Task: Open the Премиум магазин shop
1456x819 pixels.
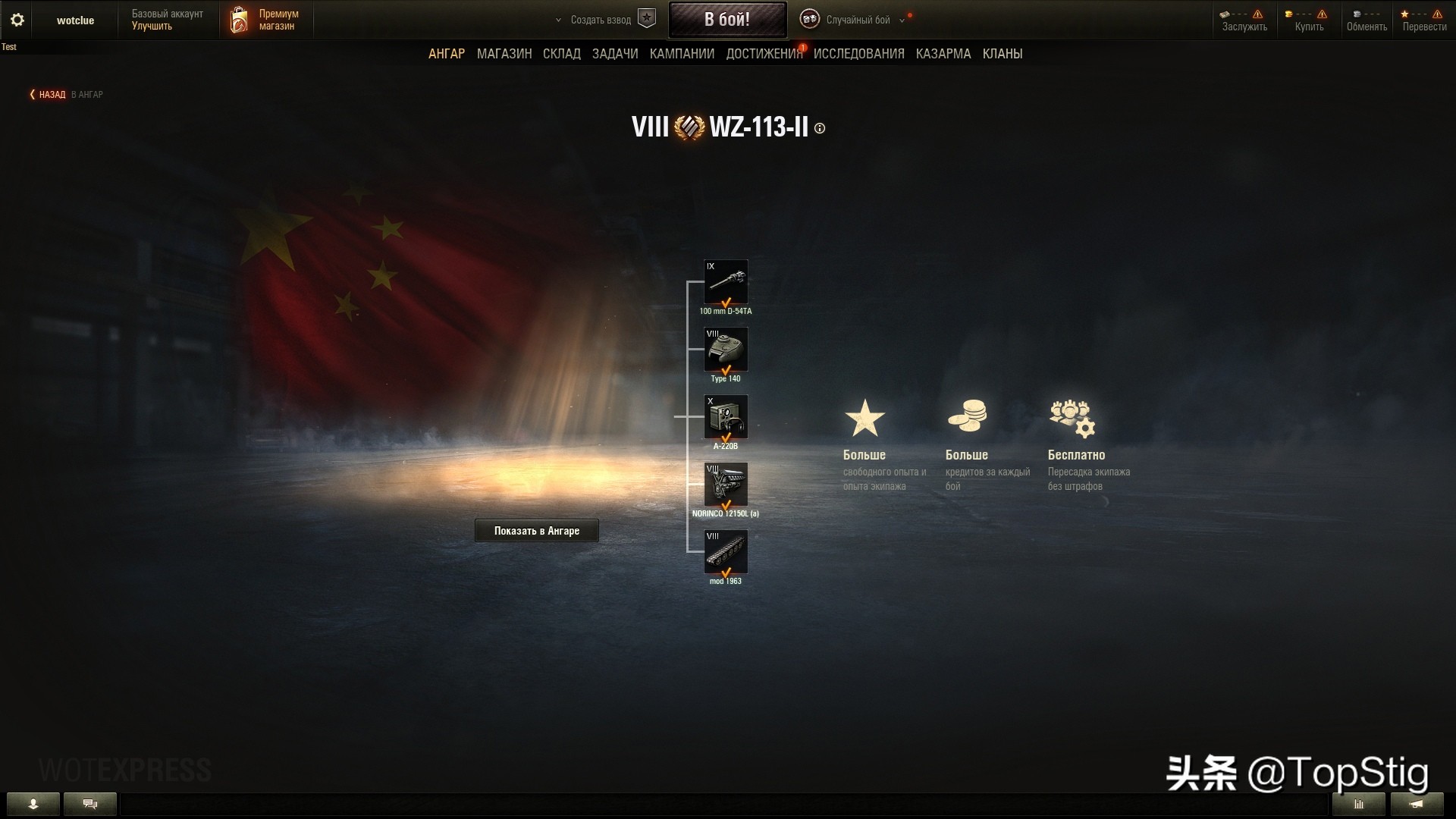Action: click(x=266, y=20)
